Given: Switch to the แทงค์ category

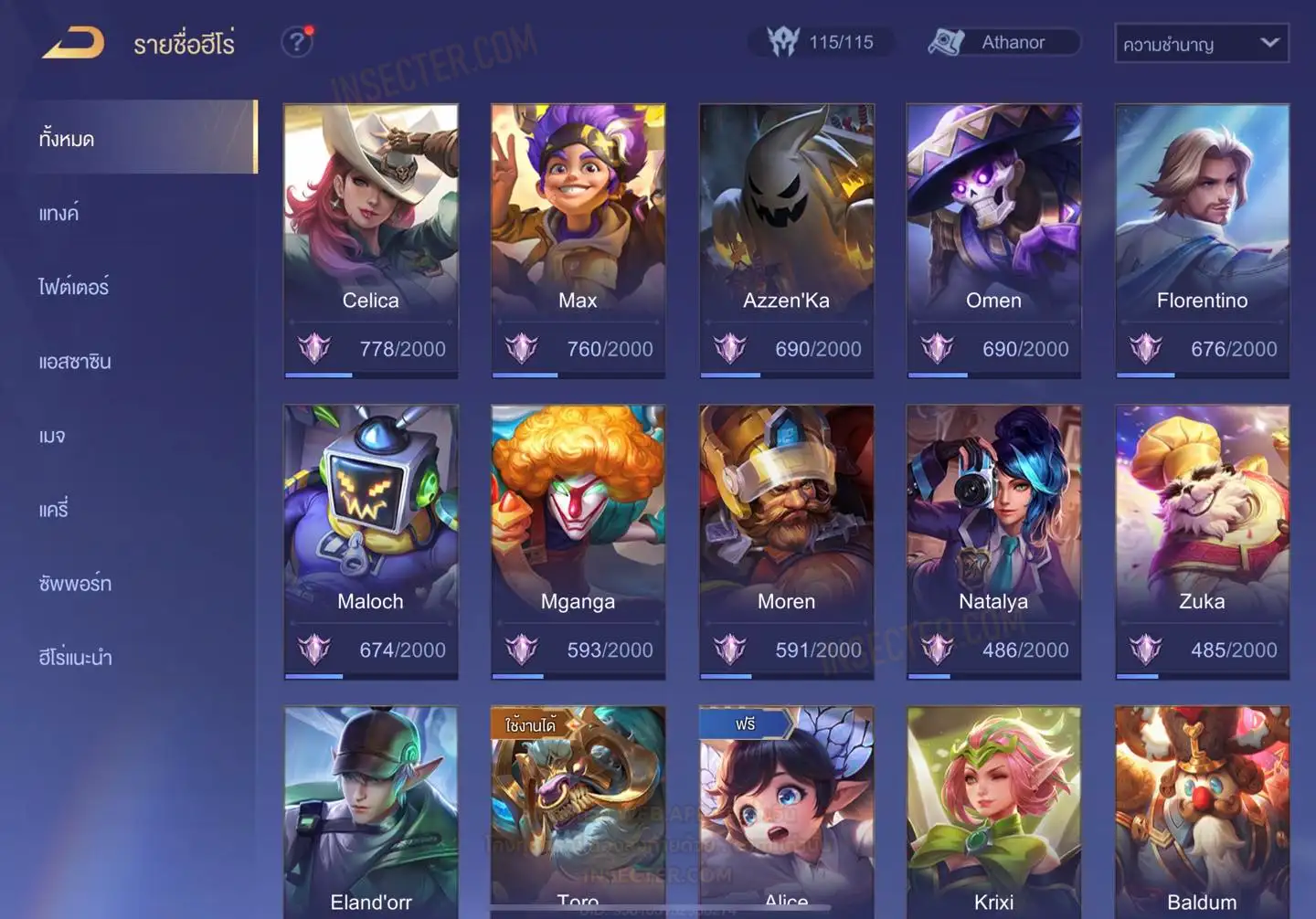Looking at the screenshot, I should point(59,214).
